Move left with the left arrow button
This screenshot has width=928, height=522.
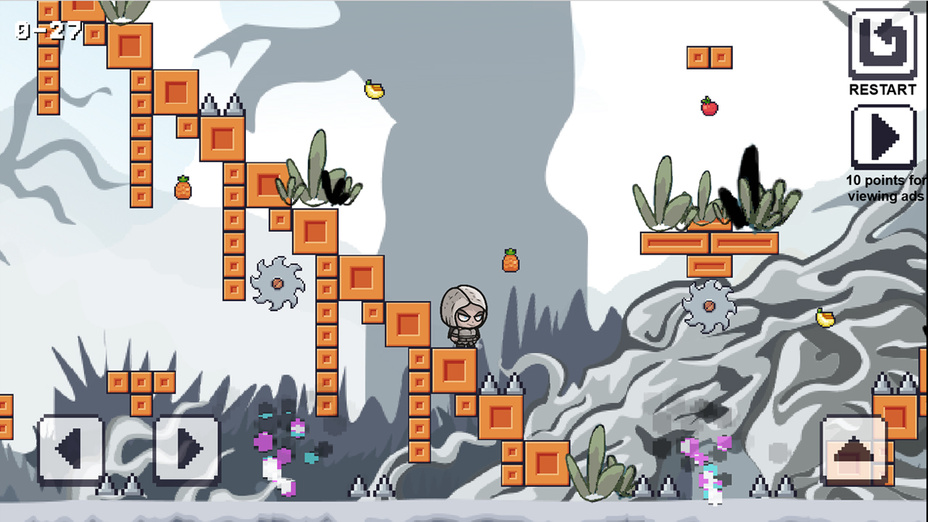(x=70, y=450)
